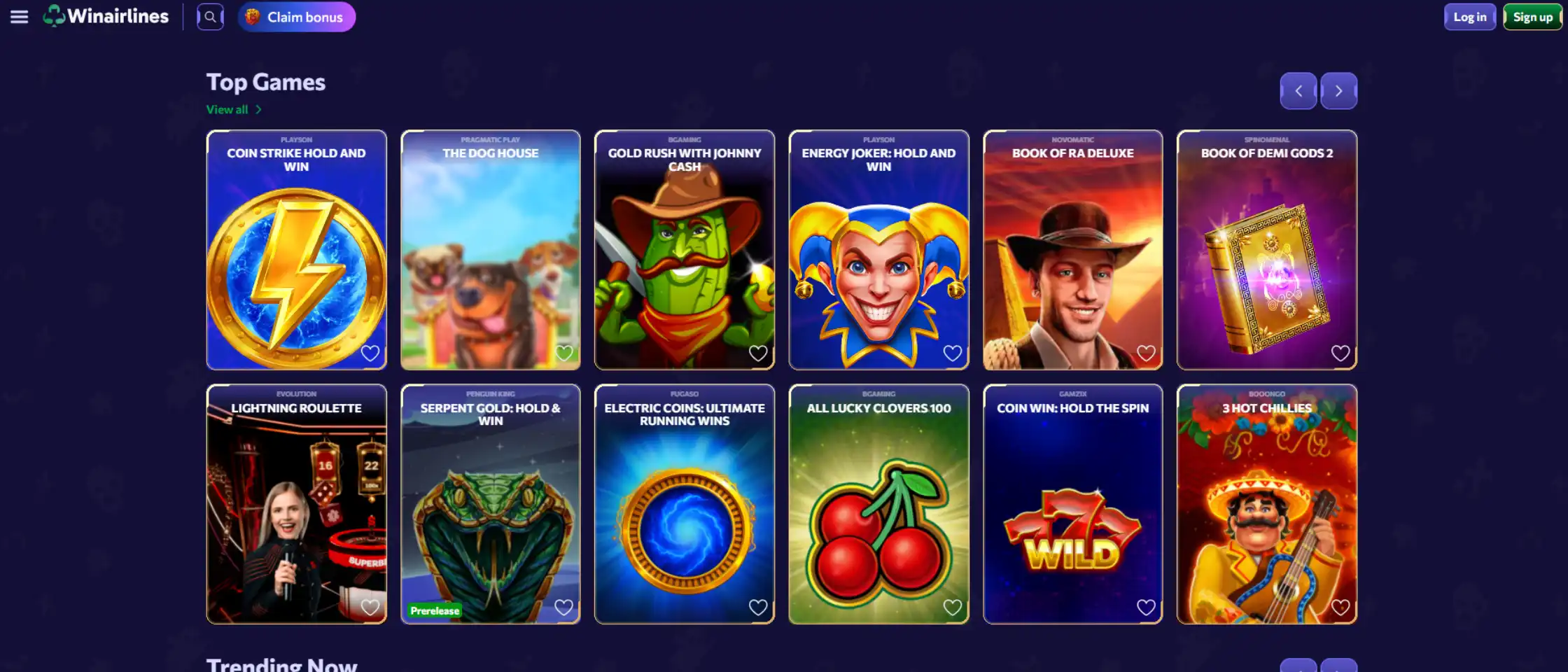Open the hamburger navigation menu

coord(19,17)
